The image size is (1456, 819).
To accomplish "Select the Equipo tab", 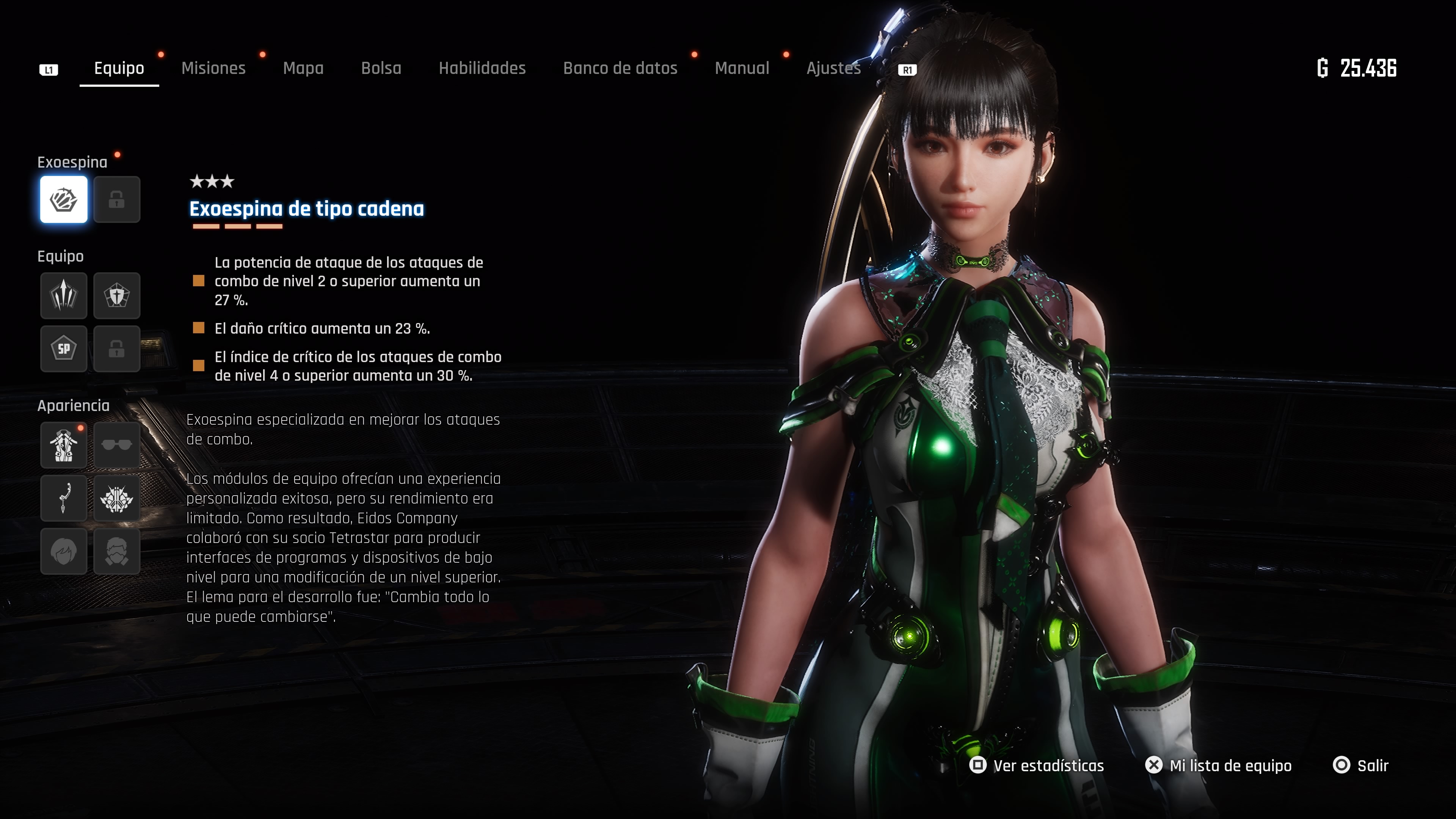I will coord(119,68).
